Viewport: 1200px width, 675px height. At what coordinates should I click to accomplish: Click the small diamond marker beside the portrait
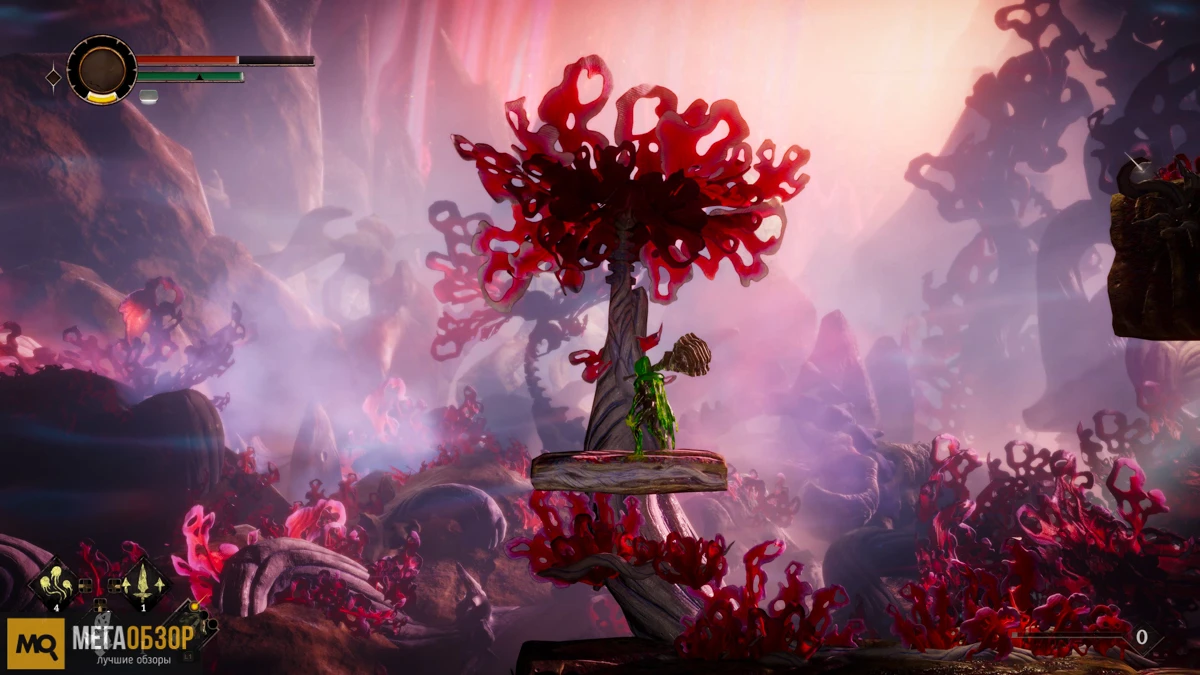53,76
